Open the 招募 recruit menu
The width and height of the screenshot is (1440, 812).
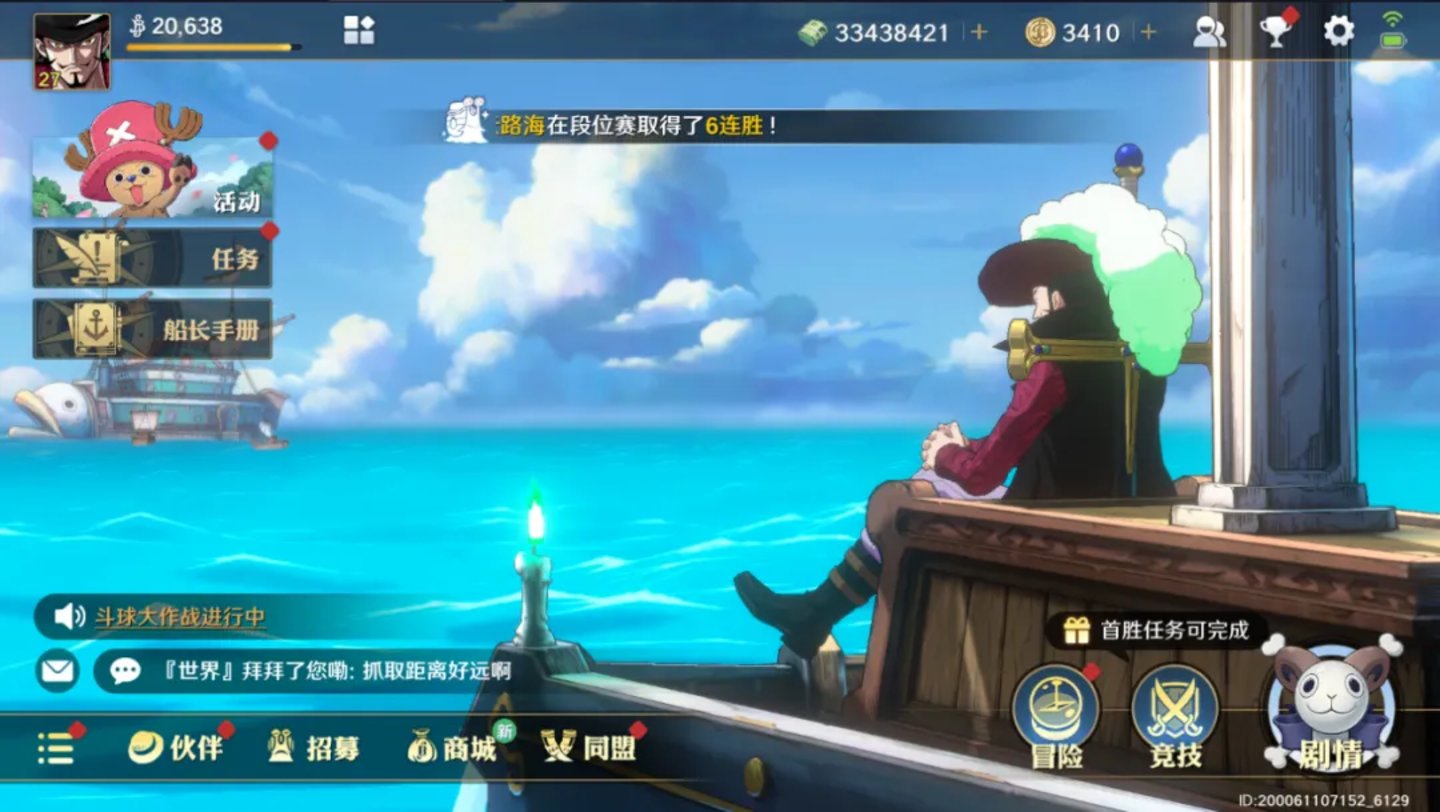click(x=314, y=747)
